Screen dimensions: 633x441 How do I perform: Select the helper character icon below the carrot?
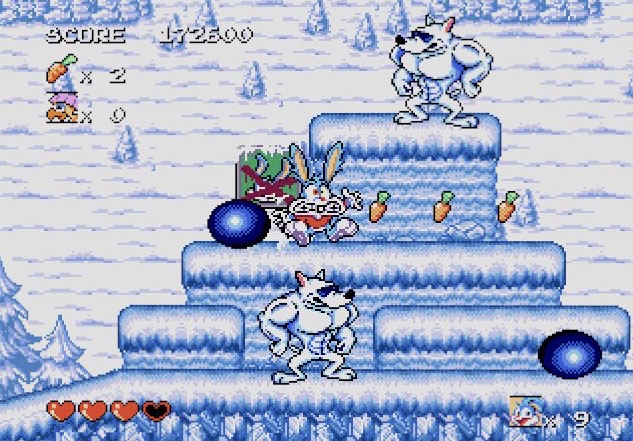pos(61,110)
